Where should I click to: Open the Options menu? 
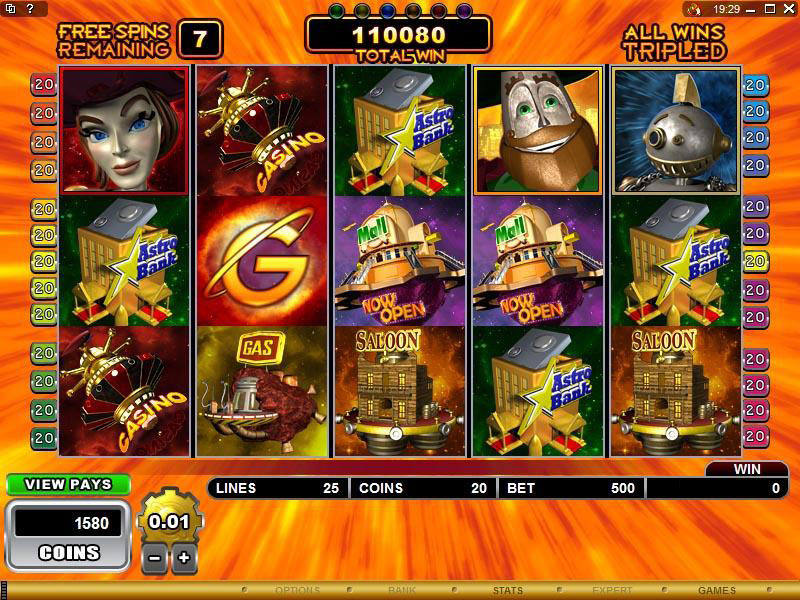(x=297, y=591)
